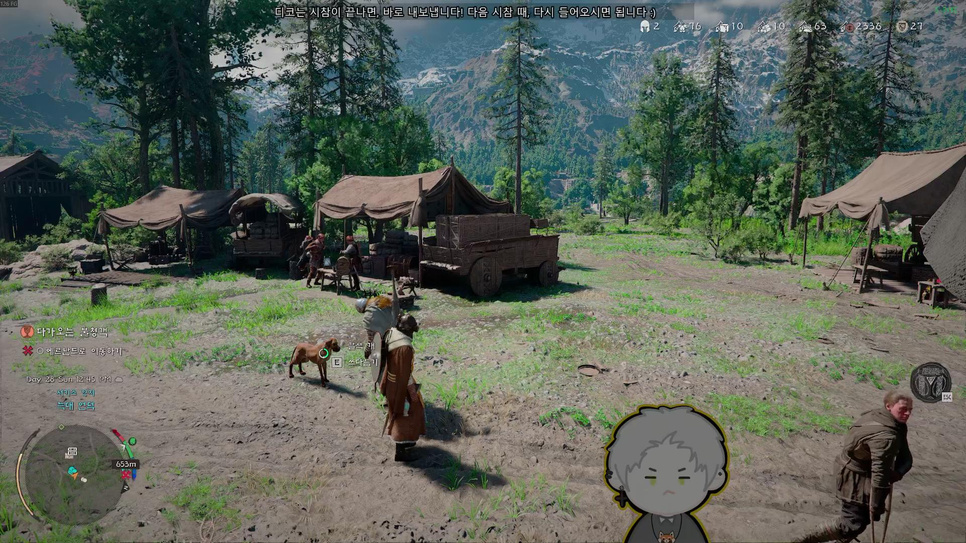Click the building icon inside the minimap
Screen dimensions: 966x543
pyautogui.click(x=72, y=454)
